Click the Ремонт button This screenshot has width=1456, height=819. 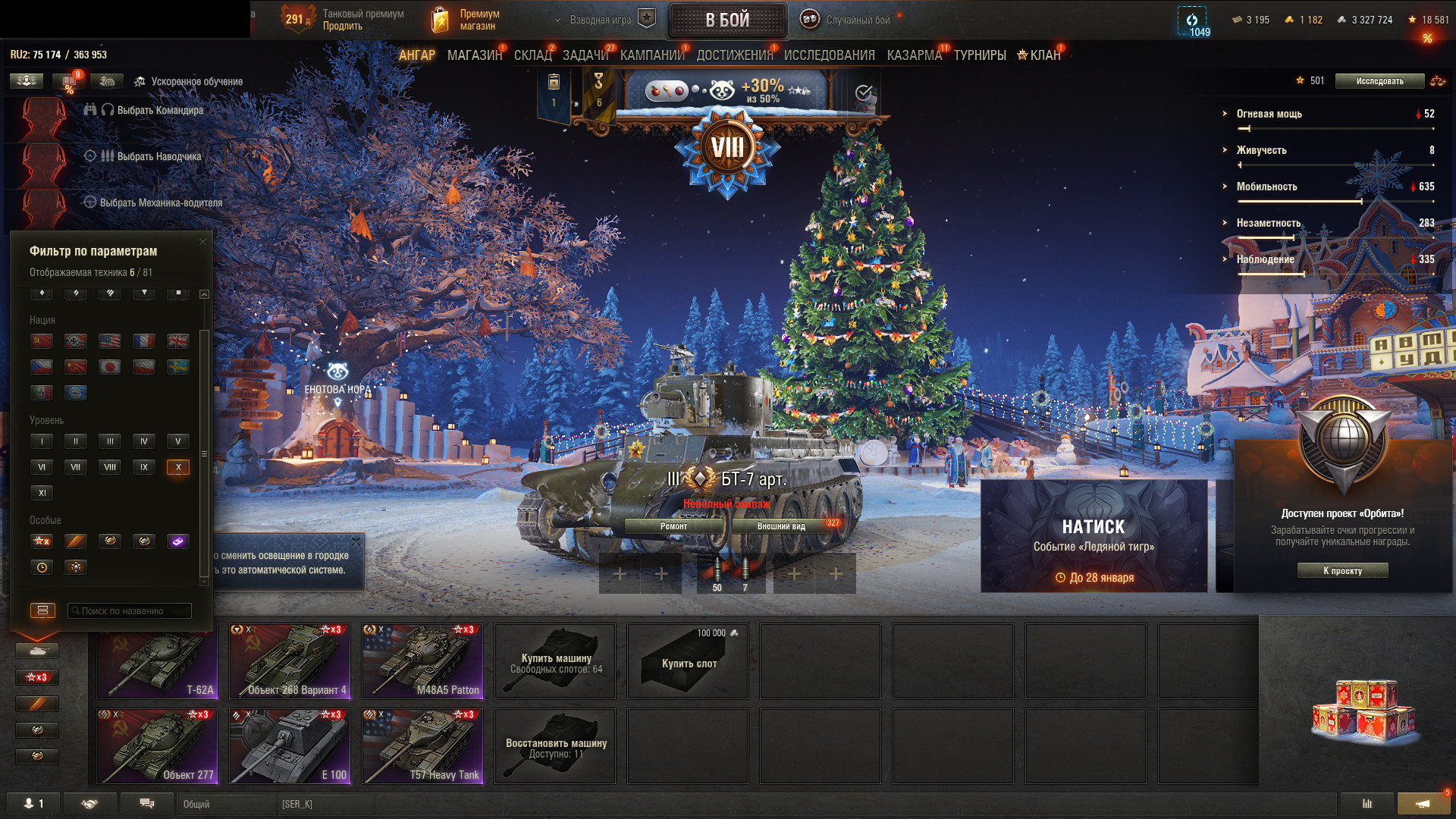click(673, 526)
